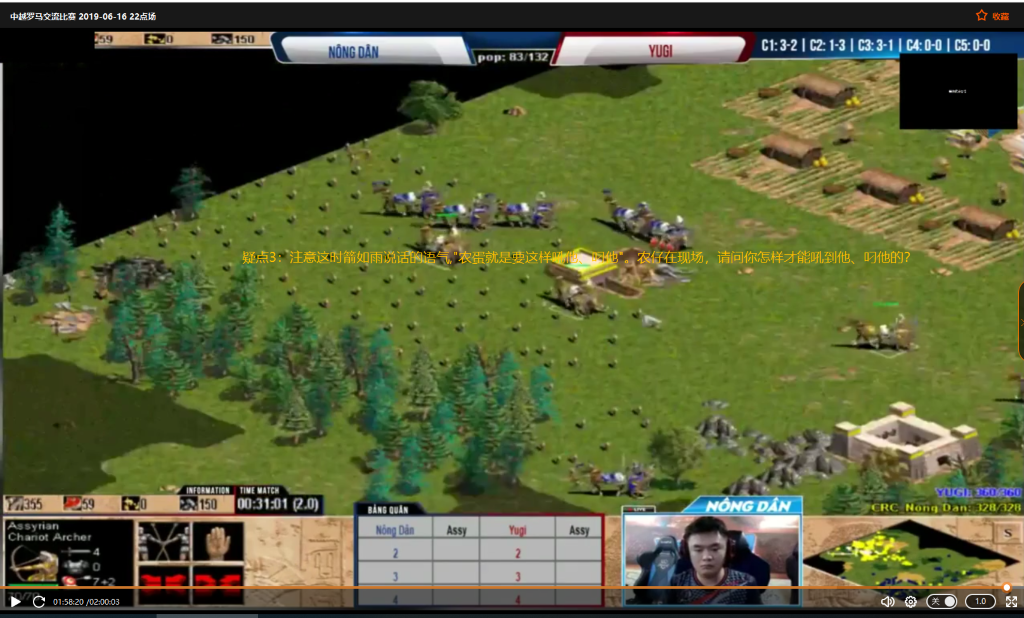Seek on the orange video progress bar
This screenshot has height=618, width=1024.
pyautogui.click(x=500, y=588)
